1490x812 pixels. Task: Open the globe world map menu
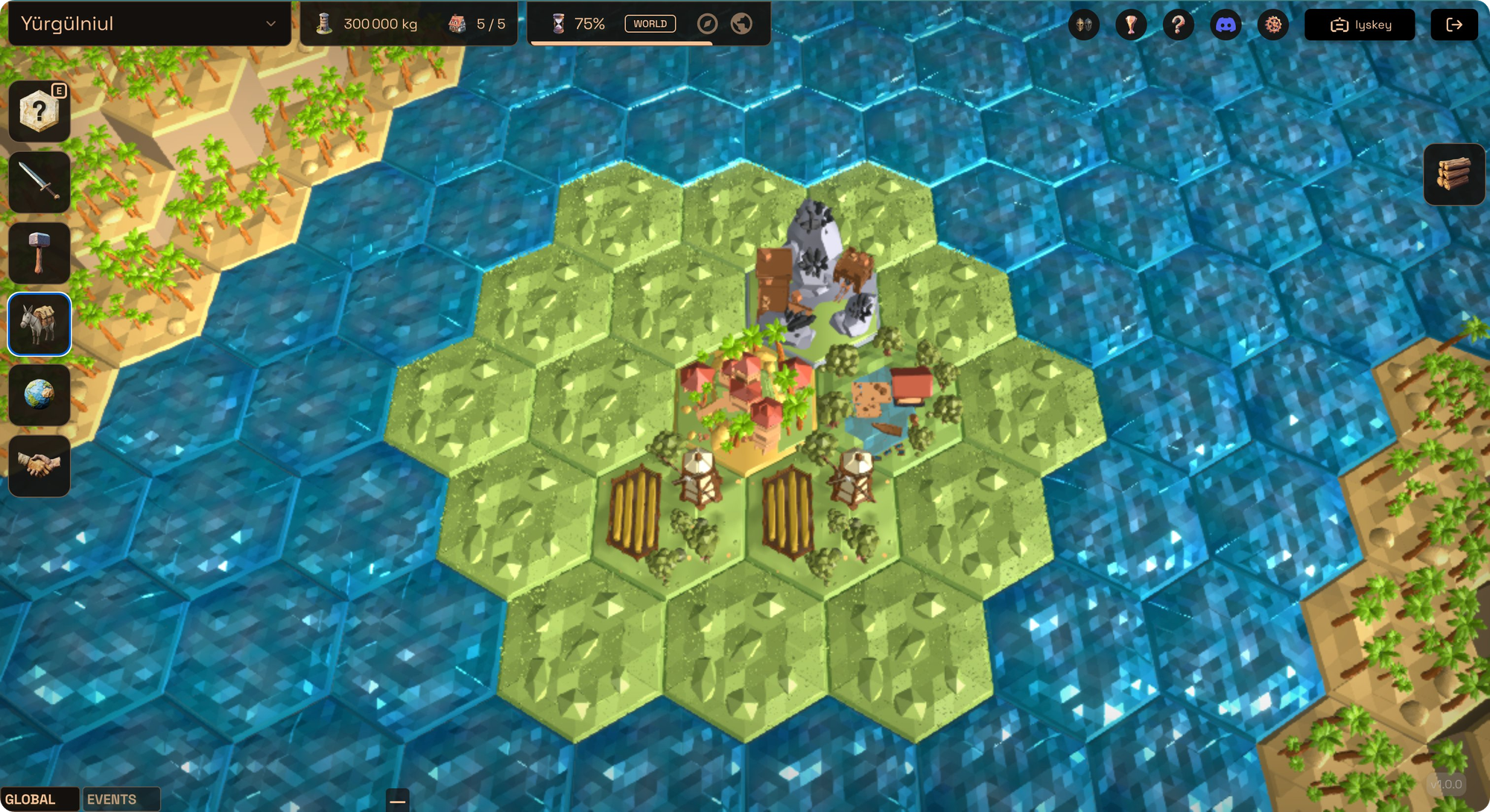pos(39,395)
